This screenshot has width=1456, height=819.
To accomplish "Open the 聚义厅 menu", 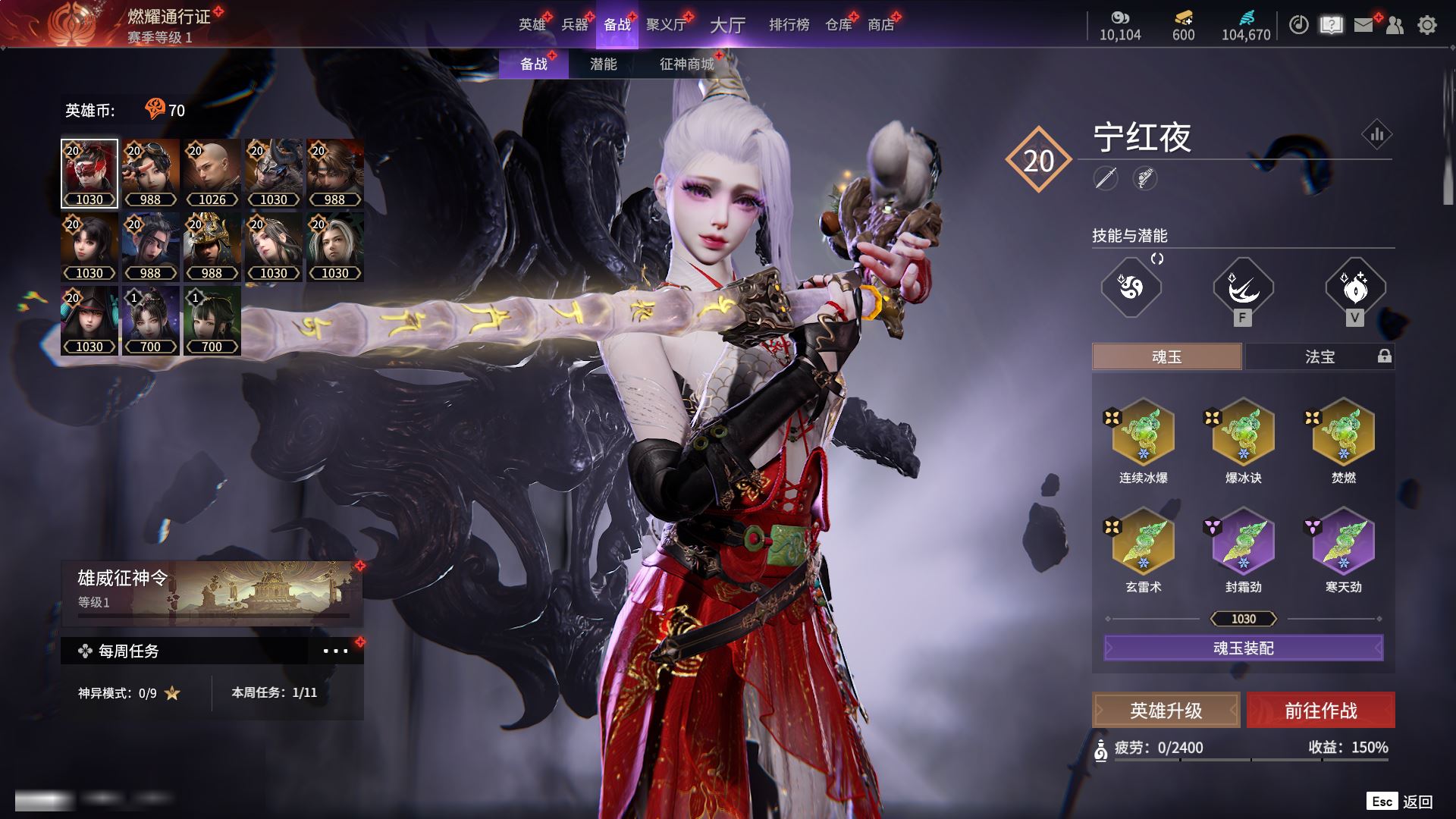I will tap(666, 25).
